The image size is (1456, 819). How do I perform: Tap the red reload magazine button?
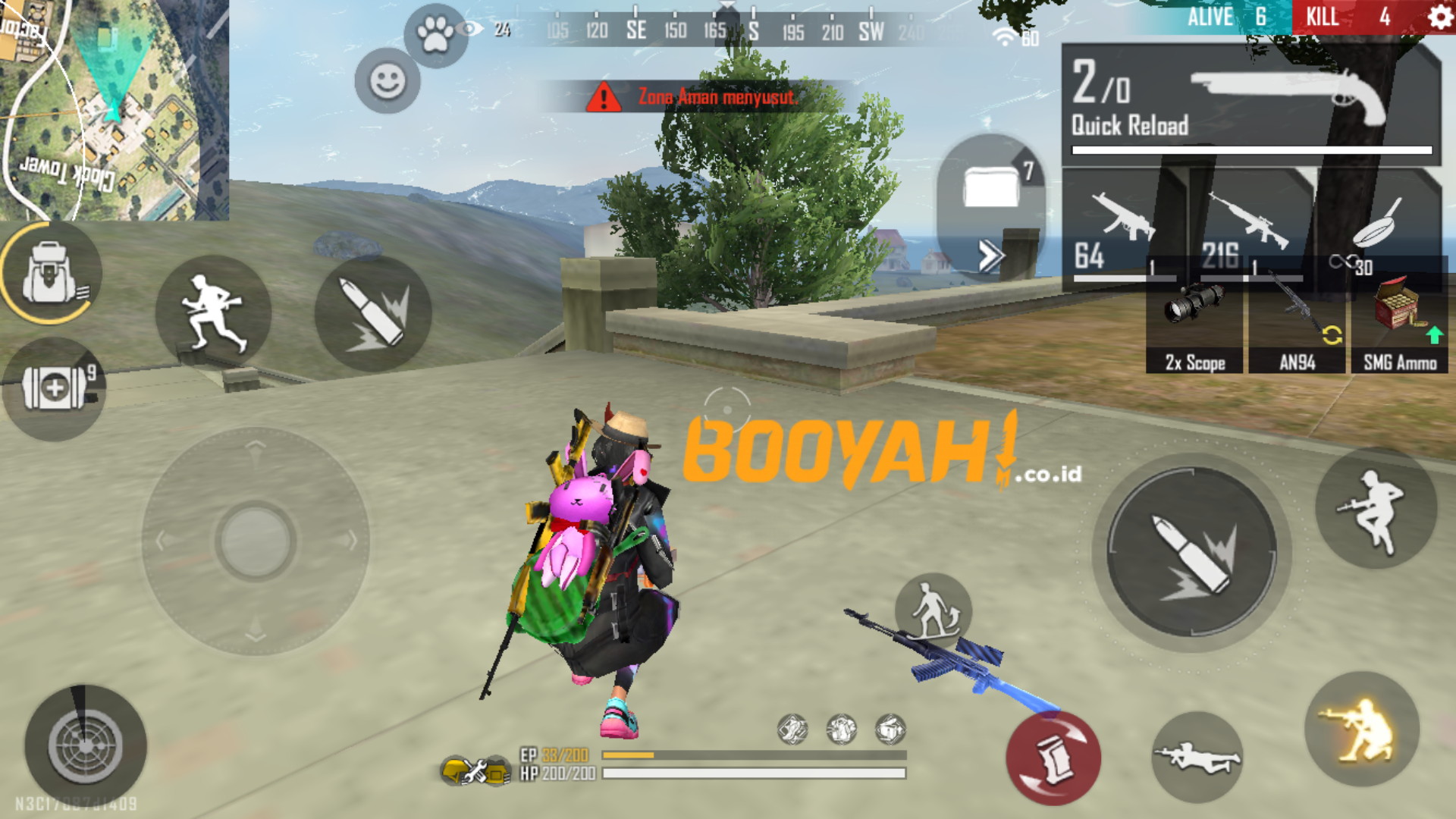[1053, 758]
